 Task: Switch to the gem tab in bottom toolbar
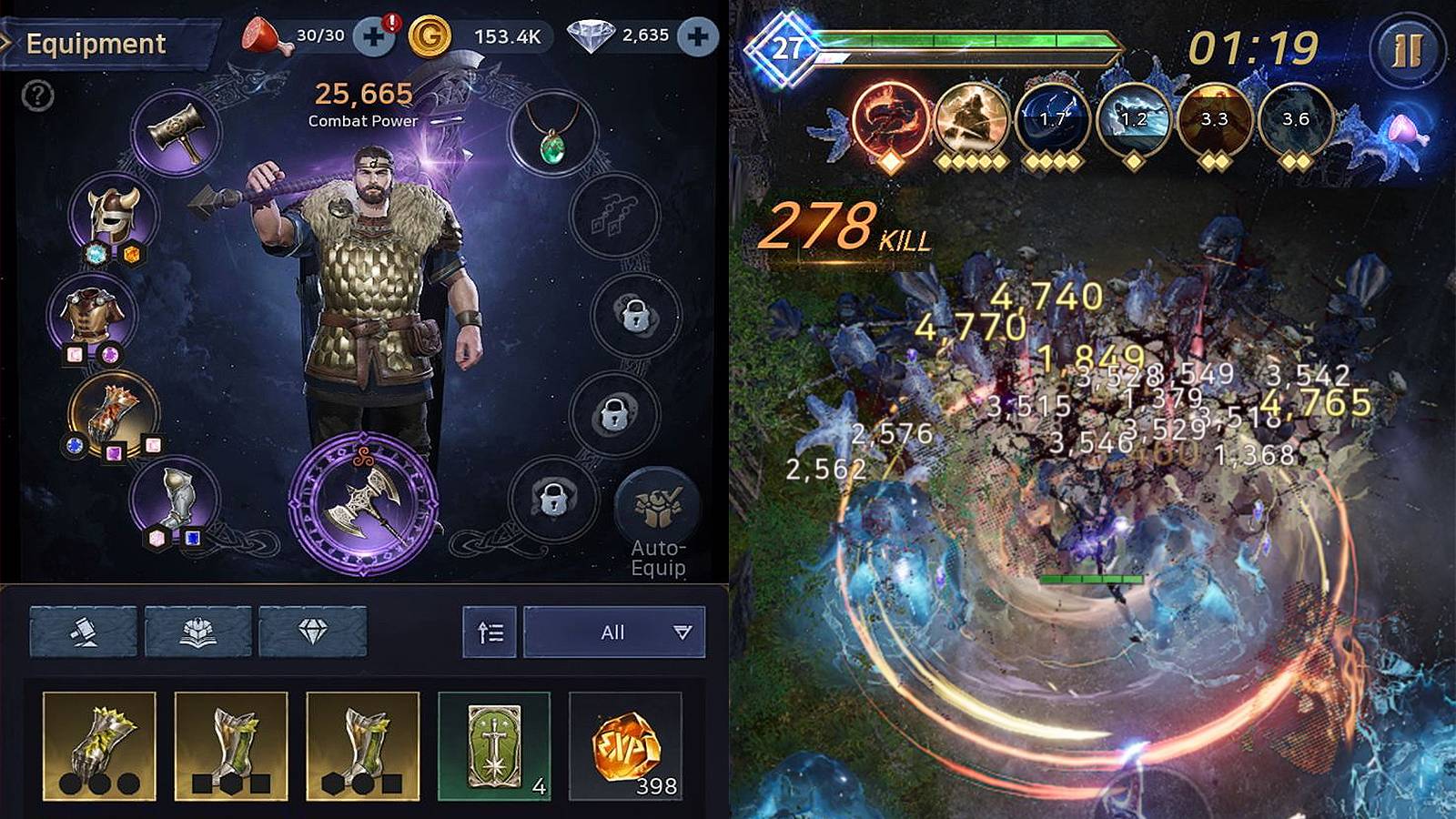314,632
